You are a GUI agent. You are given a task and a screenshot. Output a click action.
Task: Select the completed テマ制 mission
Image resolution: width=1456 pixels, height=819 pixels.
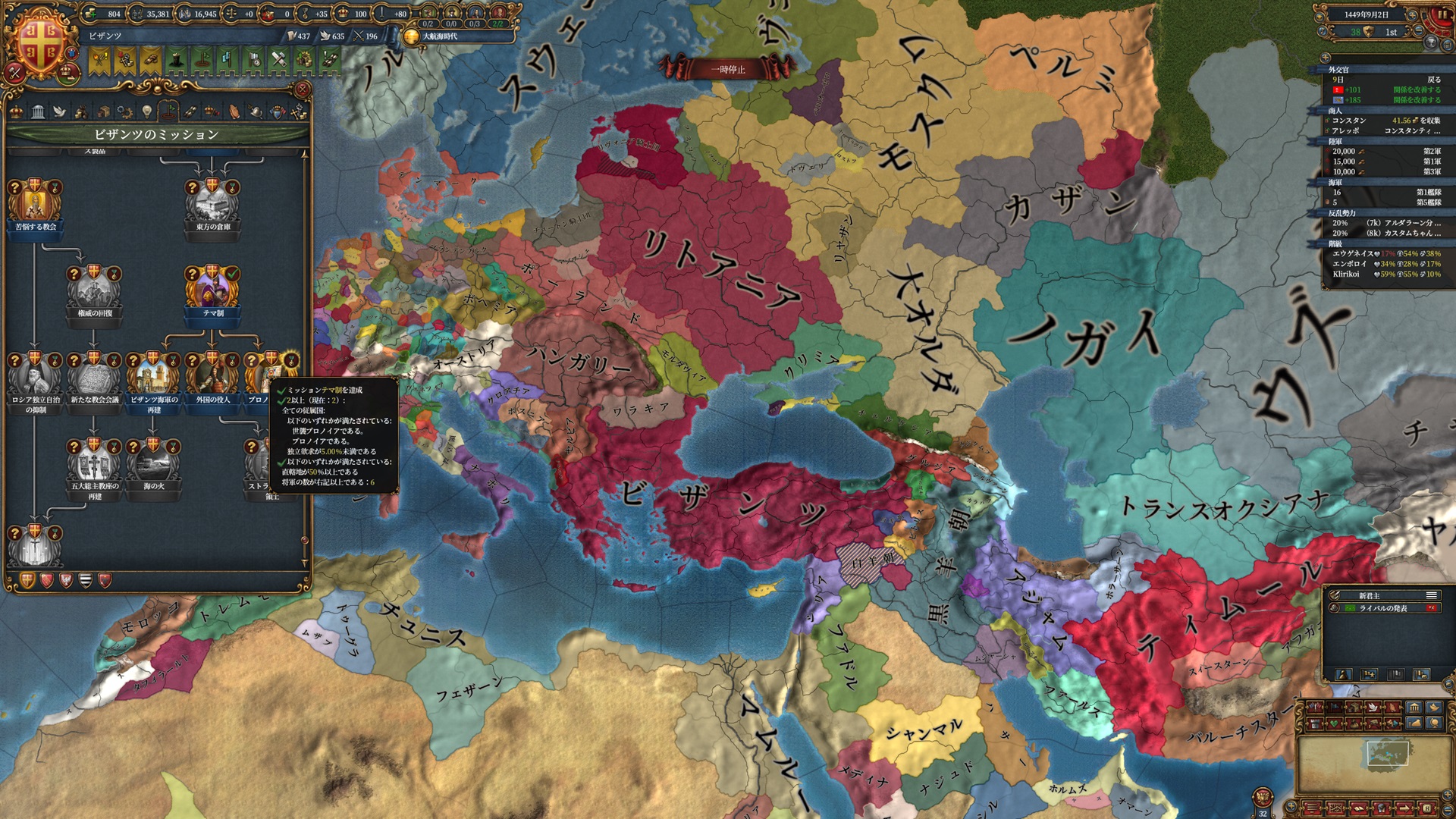(x=212, y=290)
